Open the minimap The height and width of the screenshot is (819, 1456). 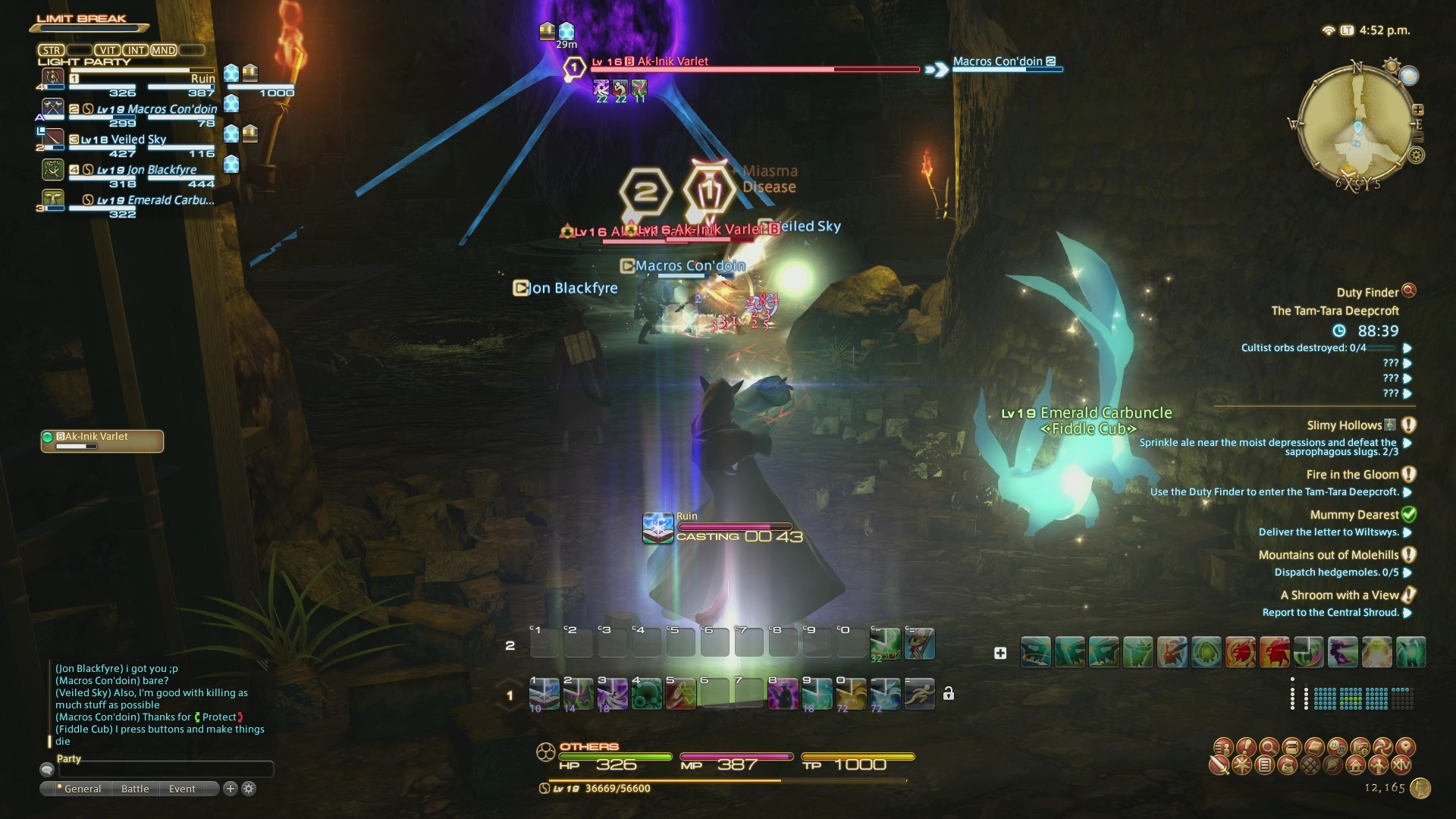[1357, 125]
